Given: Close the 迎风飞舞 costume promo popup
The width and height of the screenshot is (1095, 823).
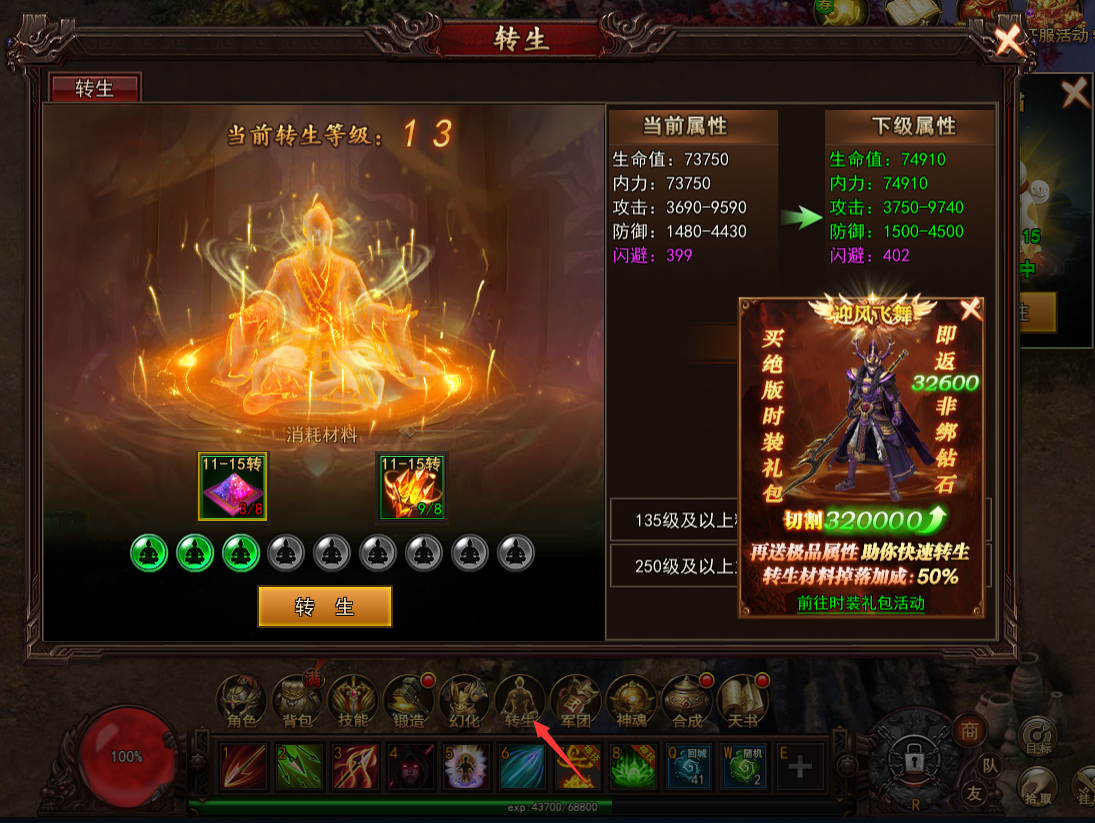Looking at the screenshot, I should (970, 309).
